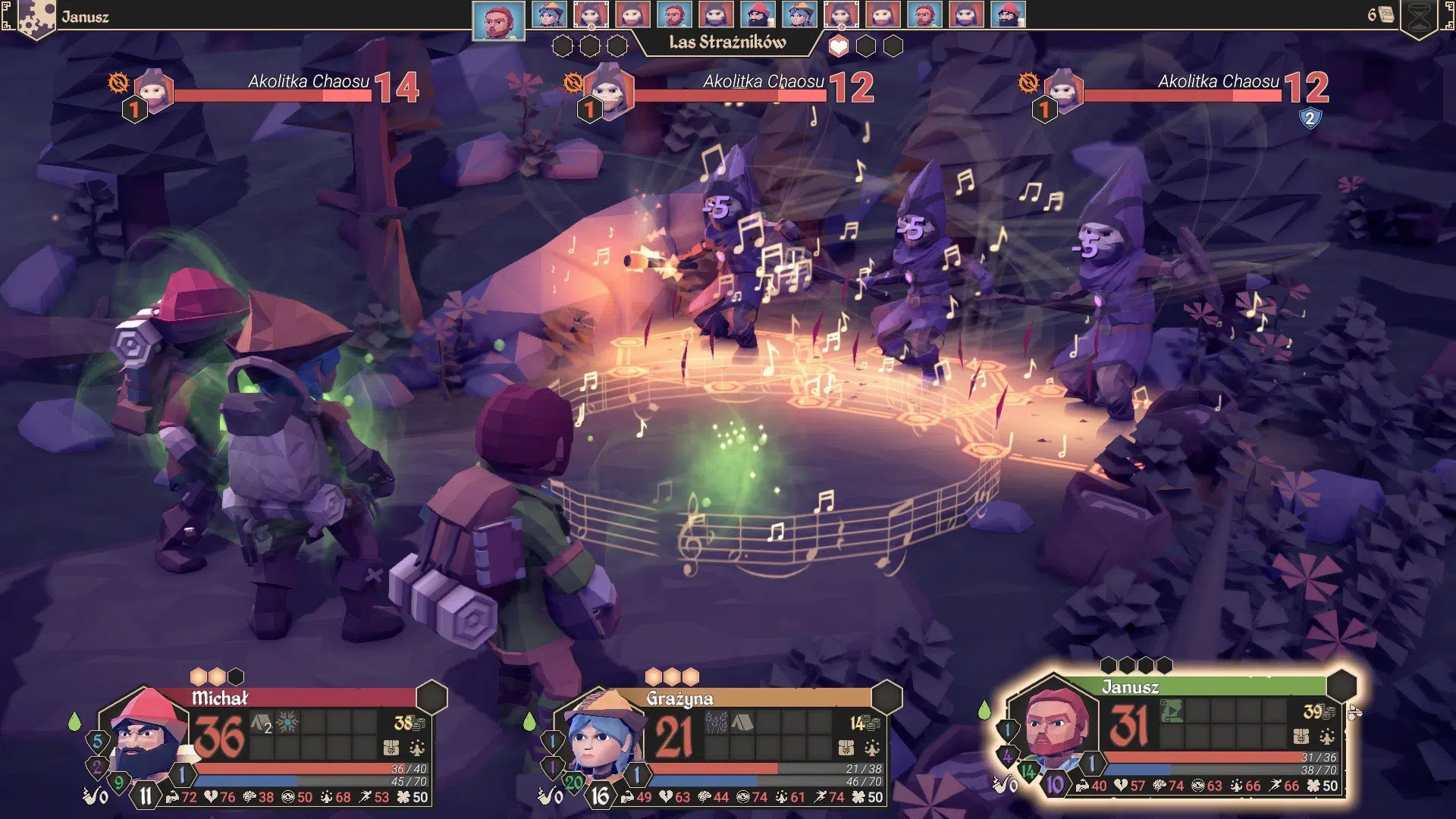Select the tent item in Michał's inventory
Viewport: 1456px width, 819px height.
coord(261,723)
